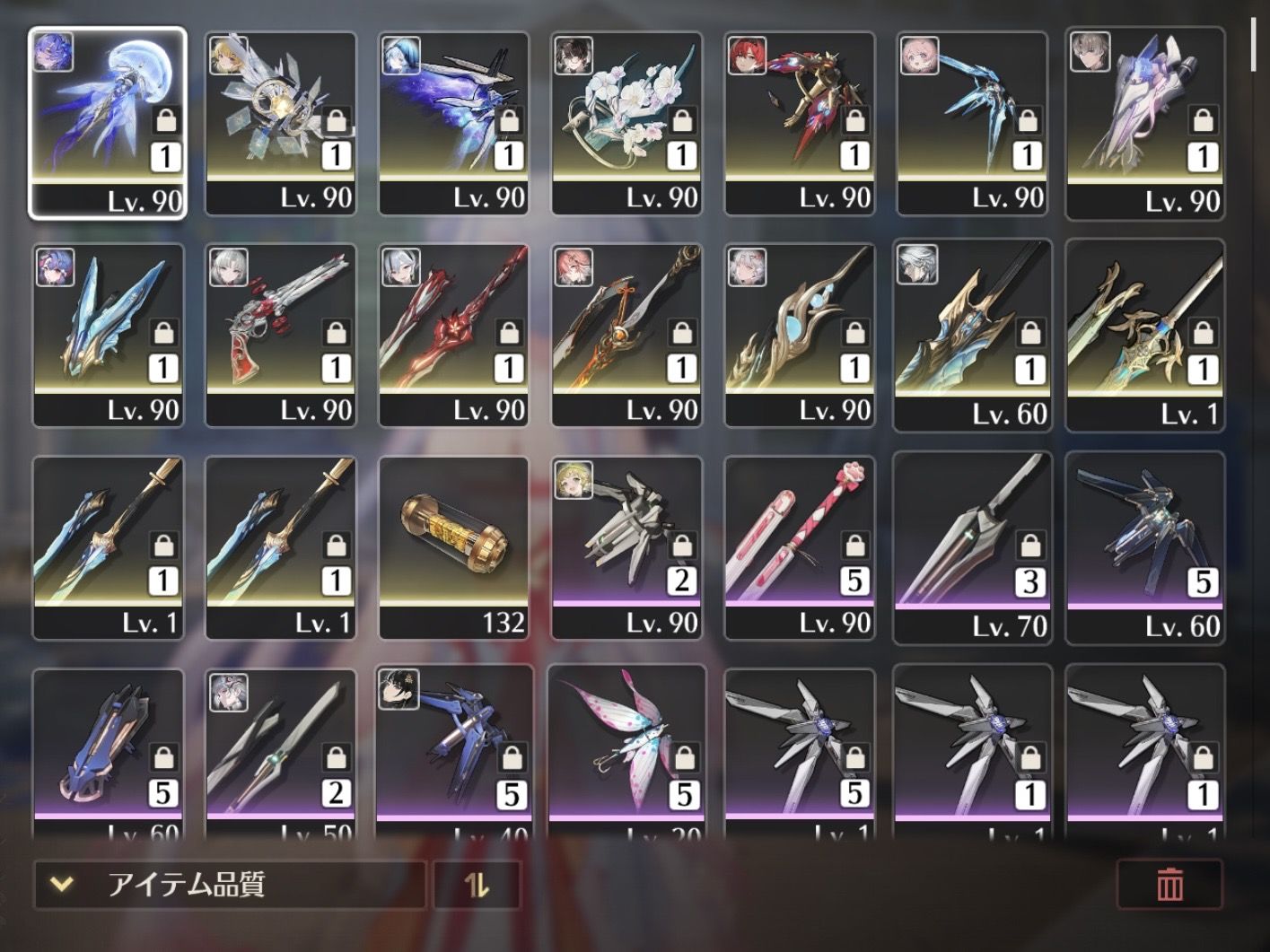Choose the golden sword at Lv. 60
This screenshot has width=1270, height=952.
[x=972, y=334]
